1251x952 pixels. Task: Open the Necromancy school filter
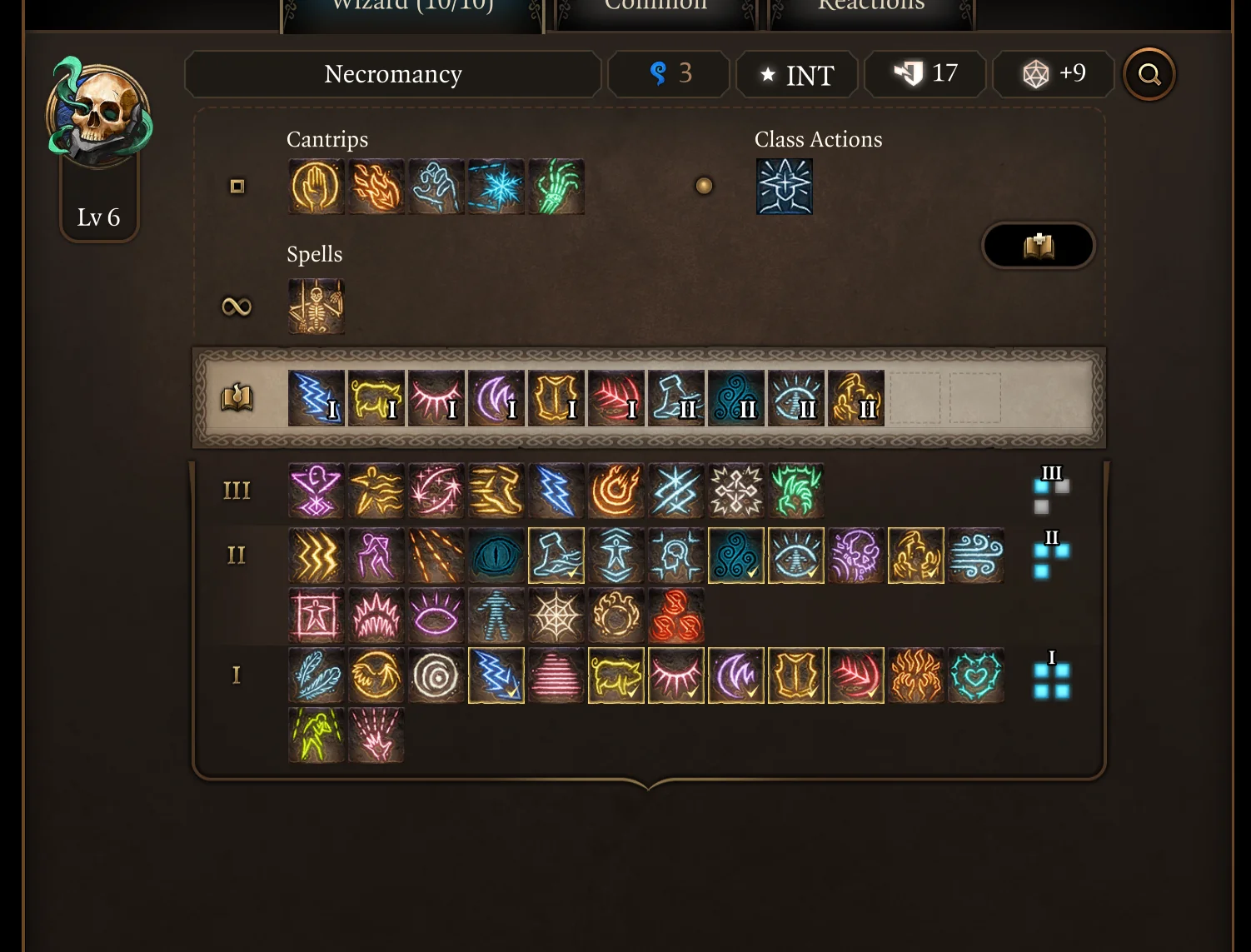point(392,74)
